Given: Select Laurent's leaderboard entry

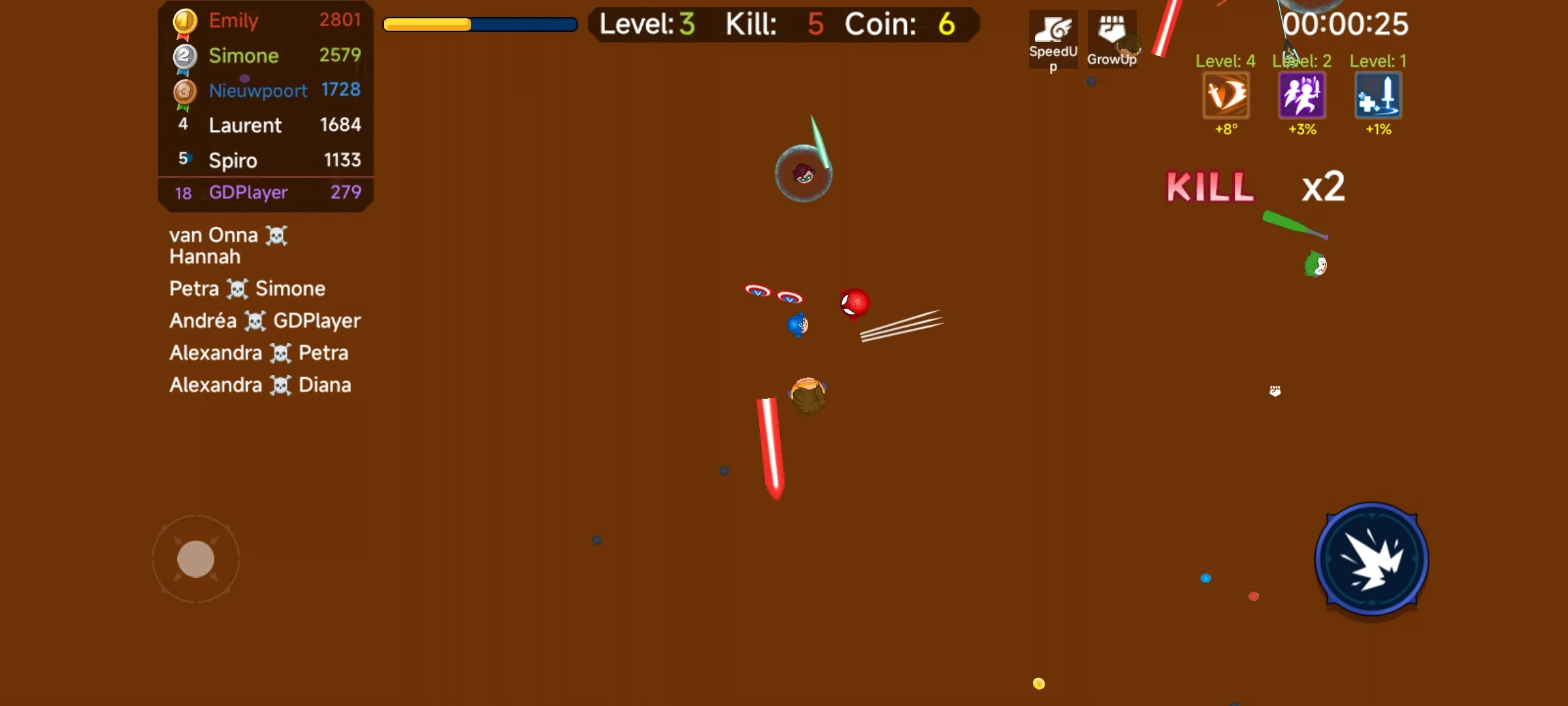Looking at the screenshot, I should pyautogui.click(x=267, y=125).
